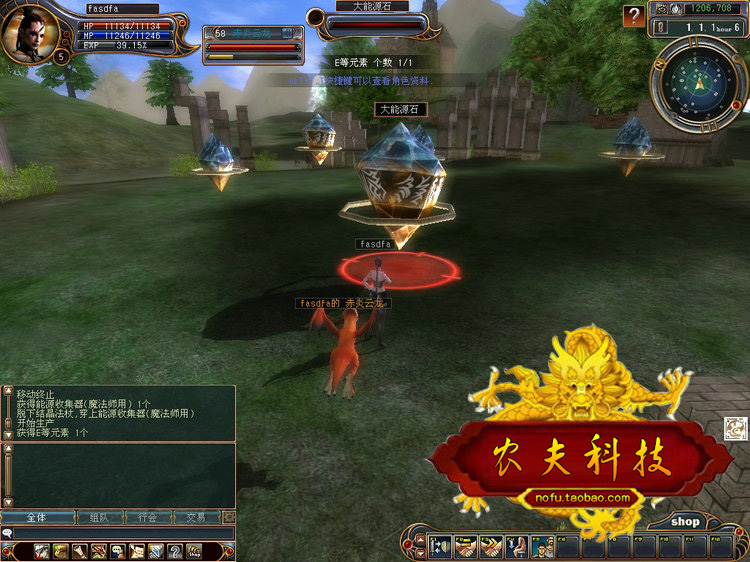Viewport: 750px width, 562px height.
Task: Open the 行会 chat tab
Action: click(147, 518)
